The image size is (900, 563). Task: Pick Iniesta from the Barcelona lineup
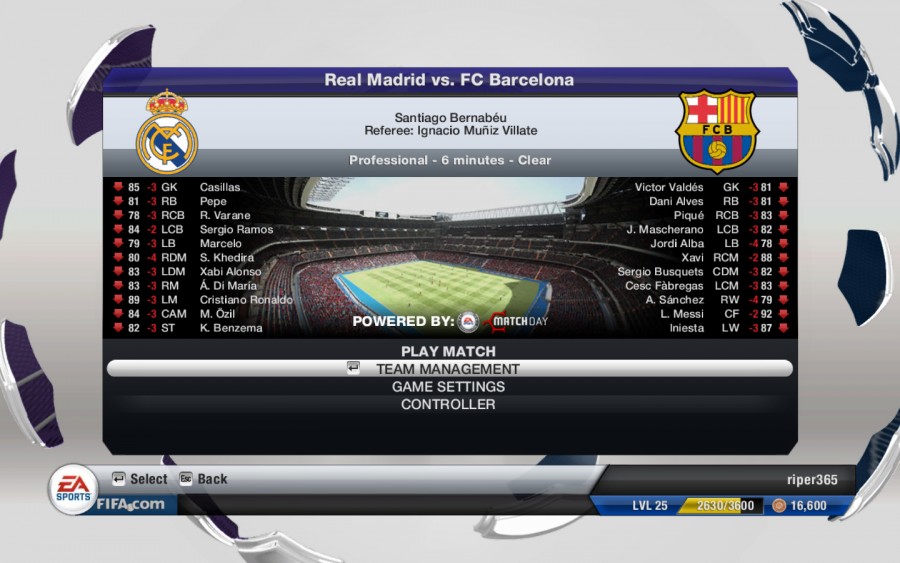pyautogui.click(x=686, y=328)
